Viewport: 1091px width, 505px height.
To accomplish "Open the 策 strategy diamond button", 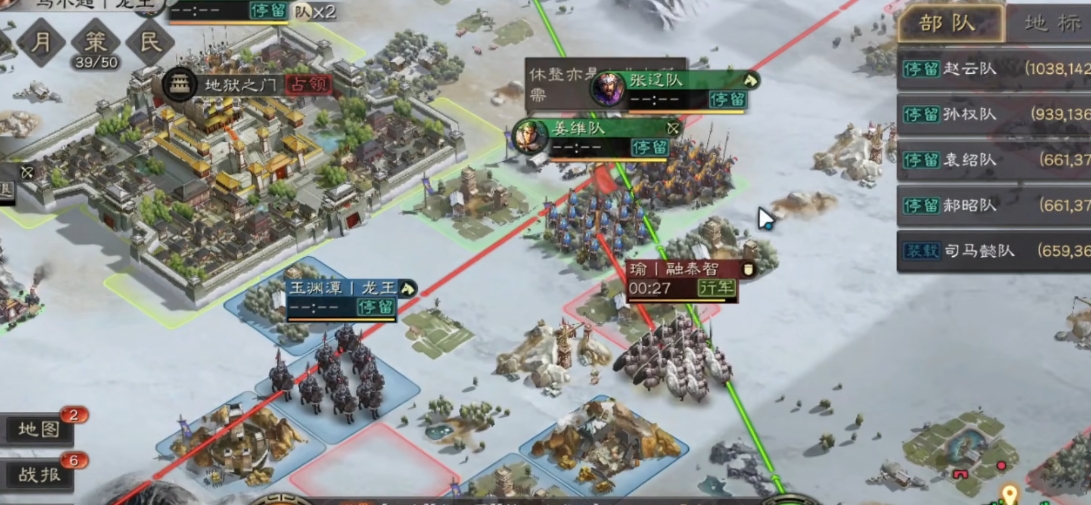I will coord(95,42).
